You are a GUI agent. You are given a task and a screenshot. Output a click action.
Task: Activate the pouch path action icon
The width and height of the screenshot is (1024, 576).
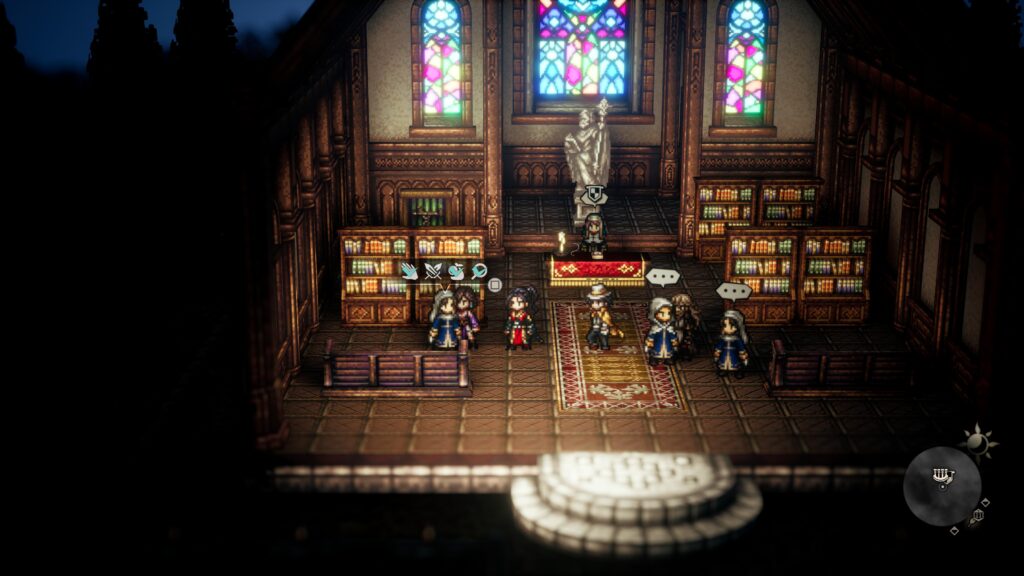click(456, 270)
